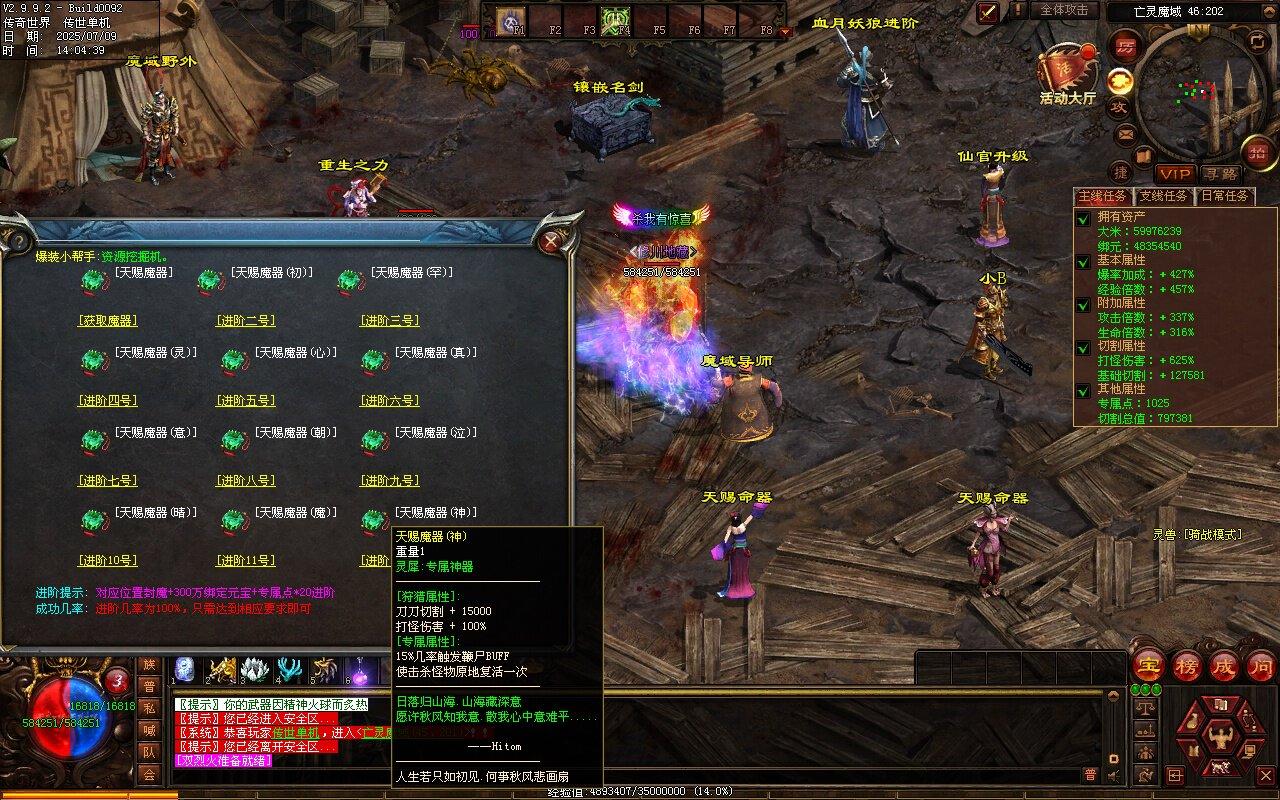Click the 进阶九号 upgrade link
Viewport: 1280px width, 800px height.
pyautogui.click(x=389, y=481)
